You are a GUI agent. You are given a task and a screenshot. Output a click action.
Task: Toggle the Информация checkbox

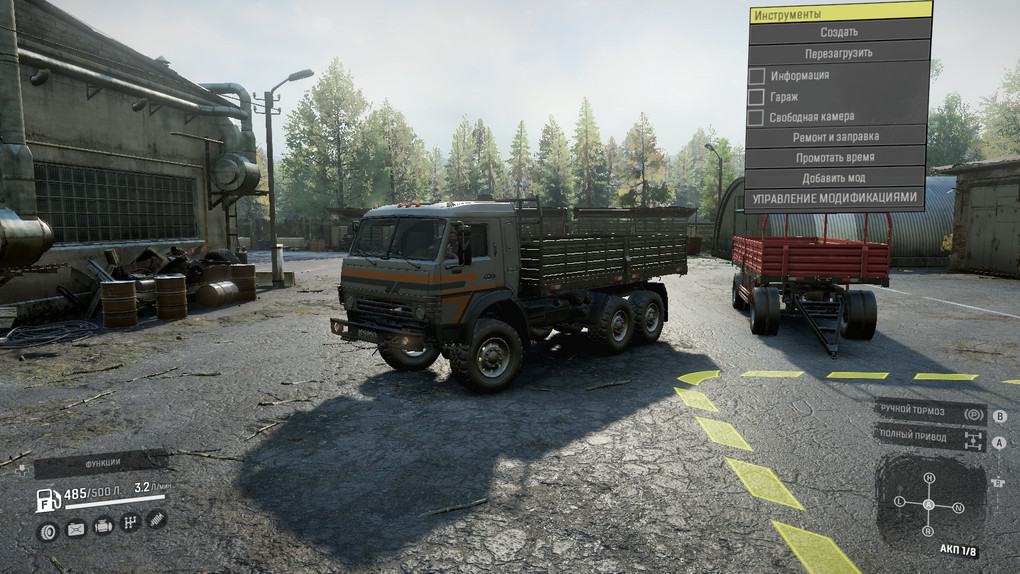click(x=757, y=75)
